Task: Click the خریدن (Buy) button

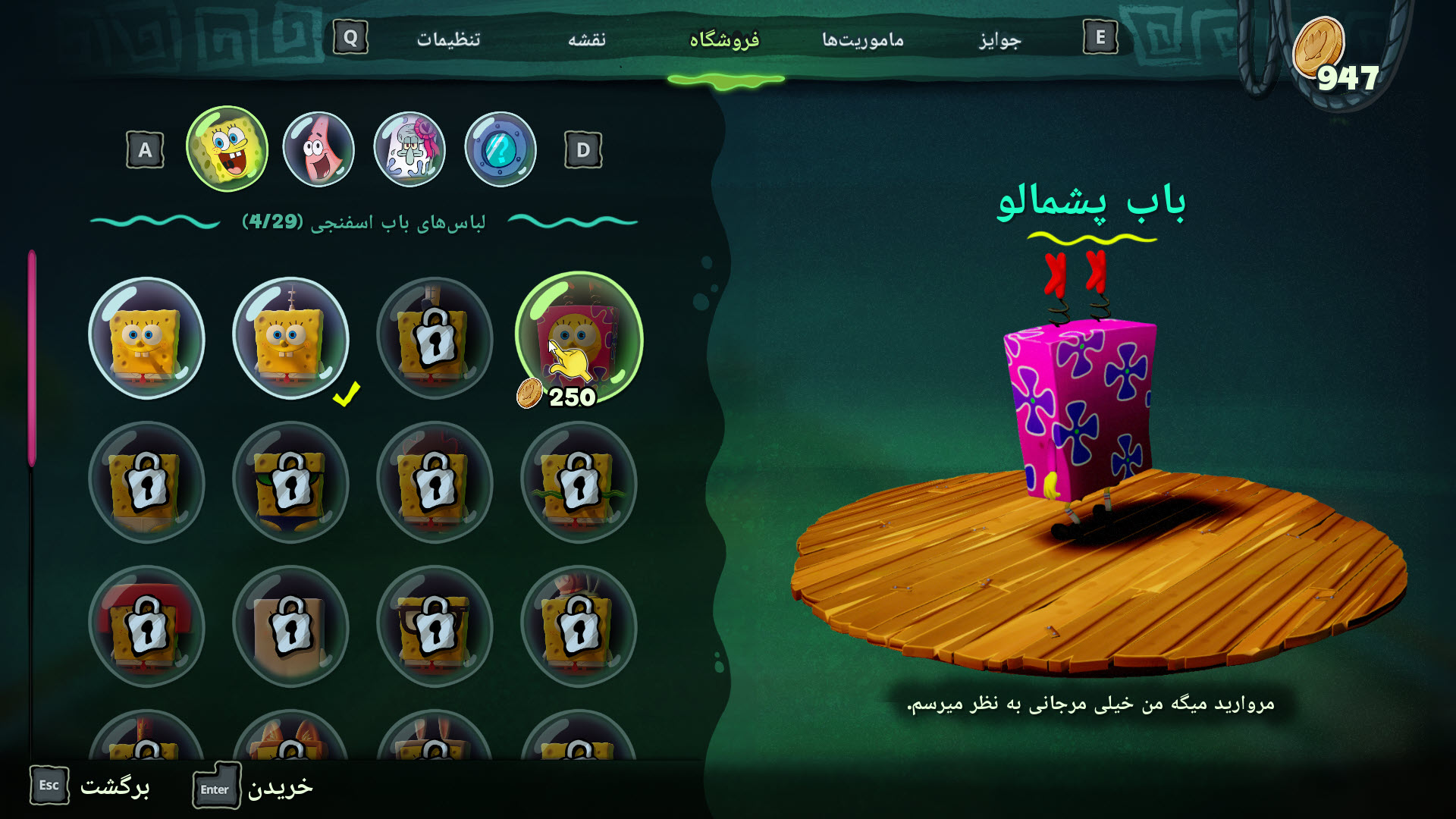Action: point(253,787)
